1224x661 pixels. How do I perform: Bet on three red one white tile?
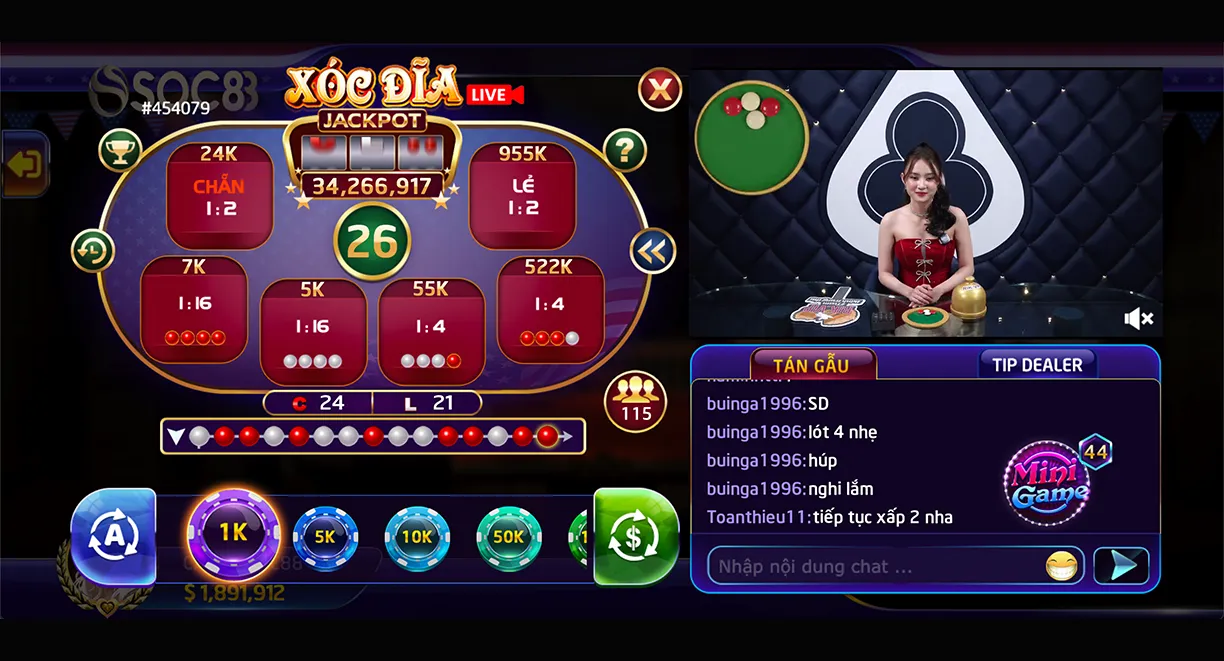550,310
